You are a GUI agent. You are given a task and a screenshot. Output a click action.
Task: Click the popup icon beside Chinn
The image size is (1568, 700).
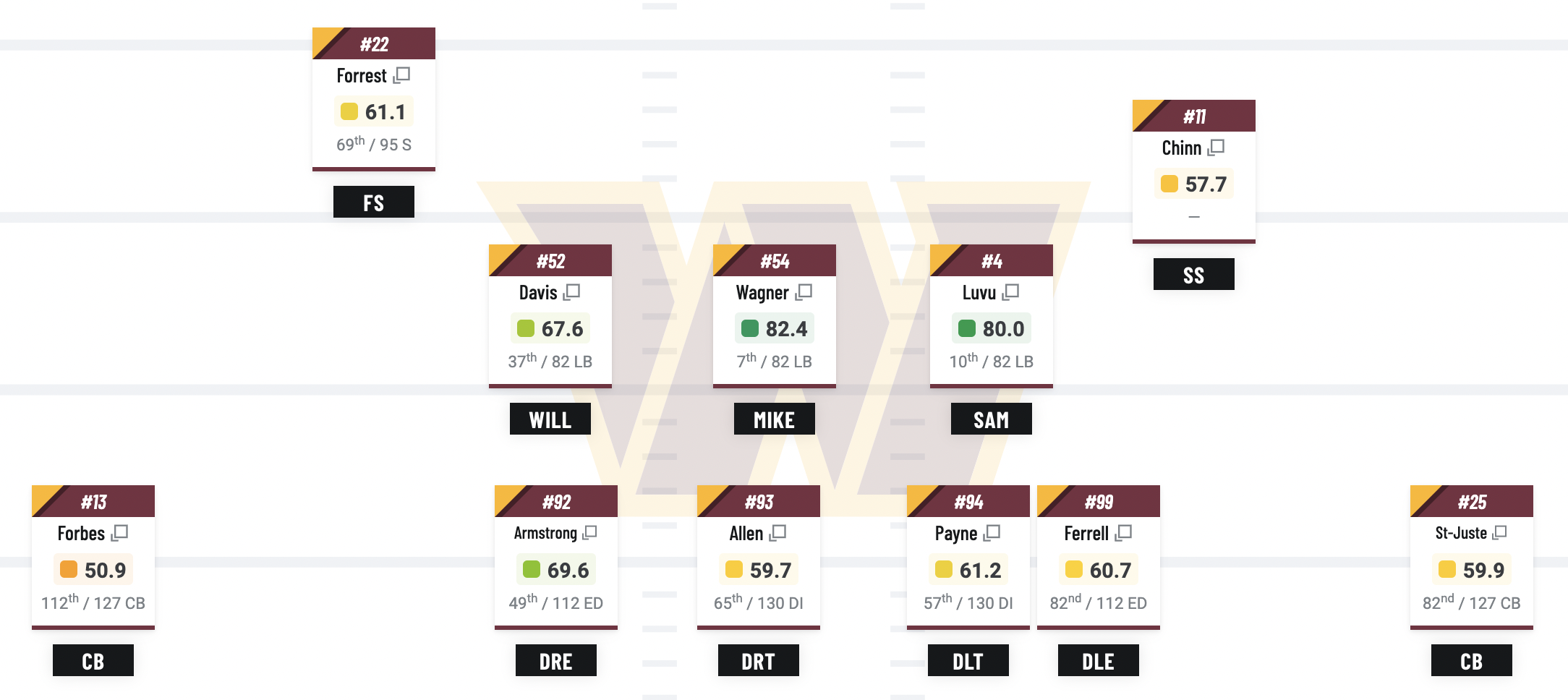point(1216,148)
